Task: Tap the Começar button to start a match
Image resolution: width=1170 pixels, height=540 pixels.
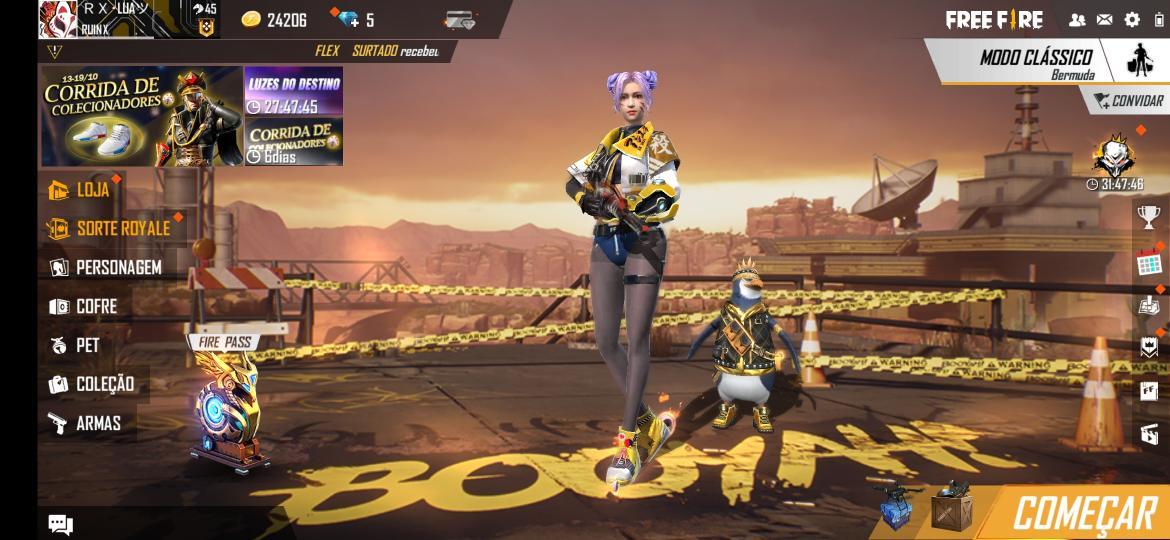Action: point(1084,513)
